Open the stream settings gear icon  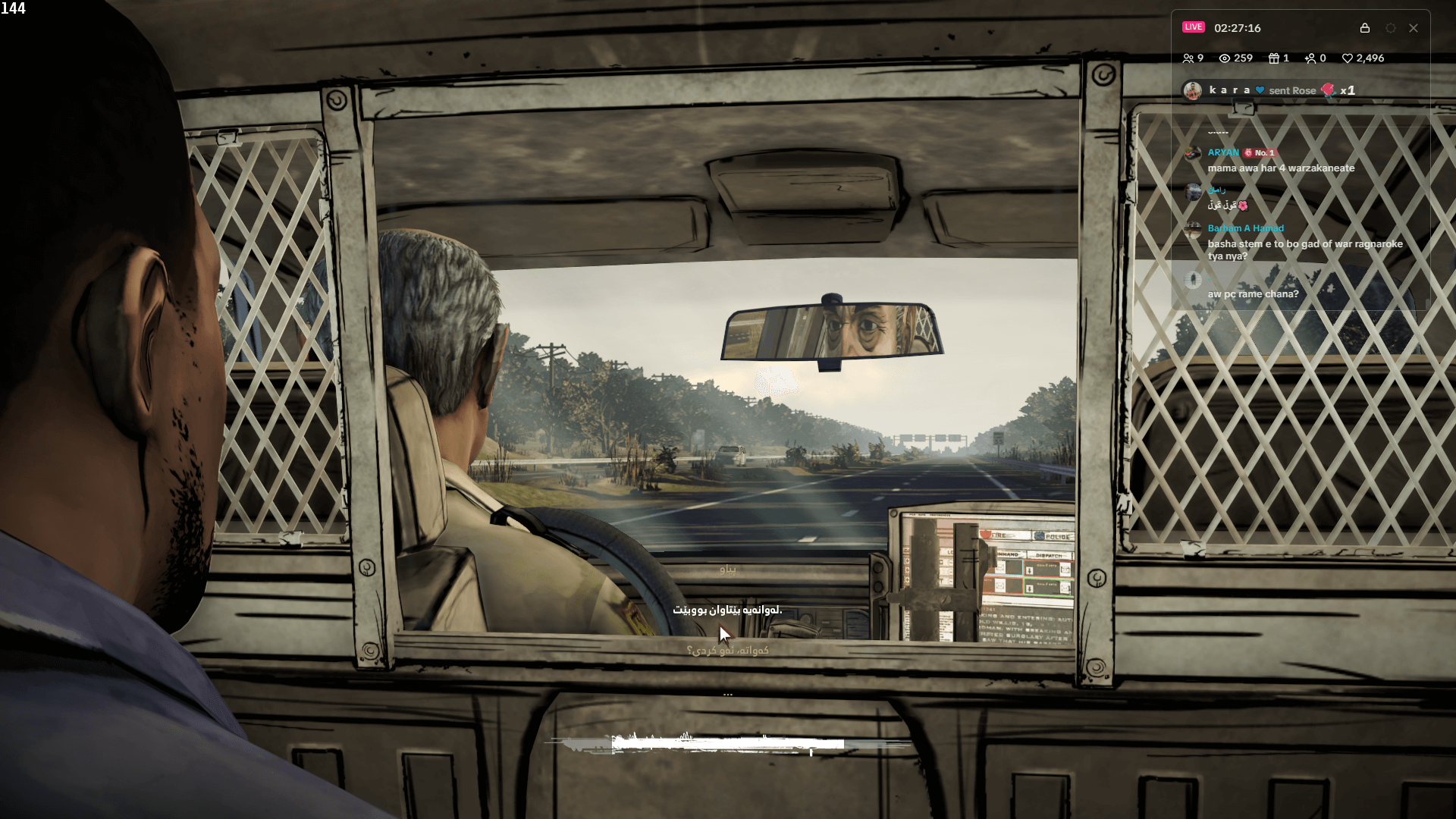(1390, 28)
